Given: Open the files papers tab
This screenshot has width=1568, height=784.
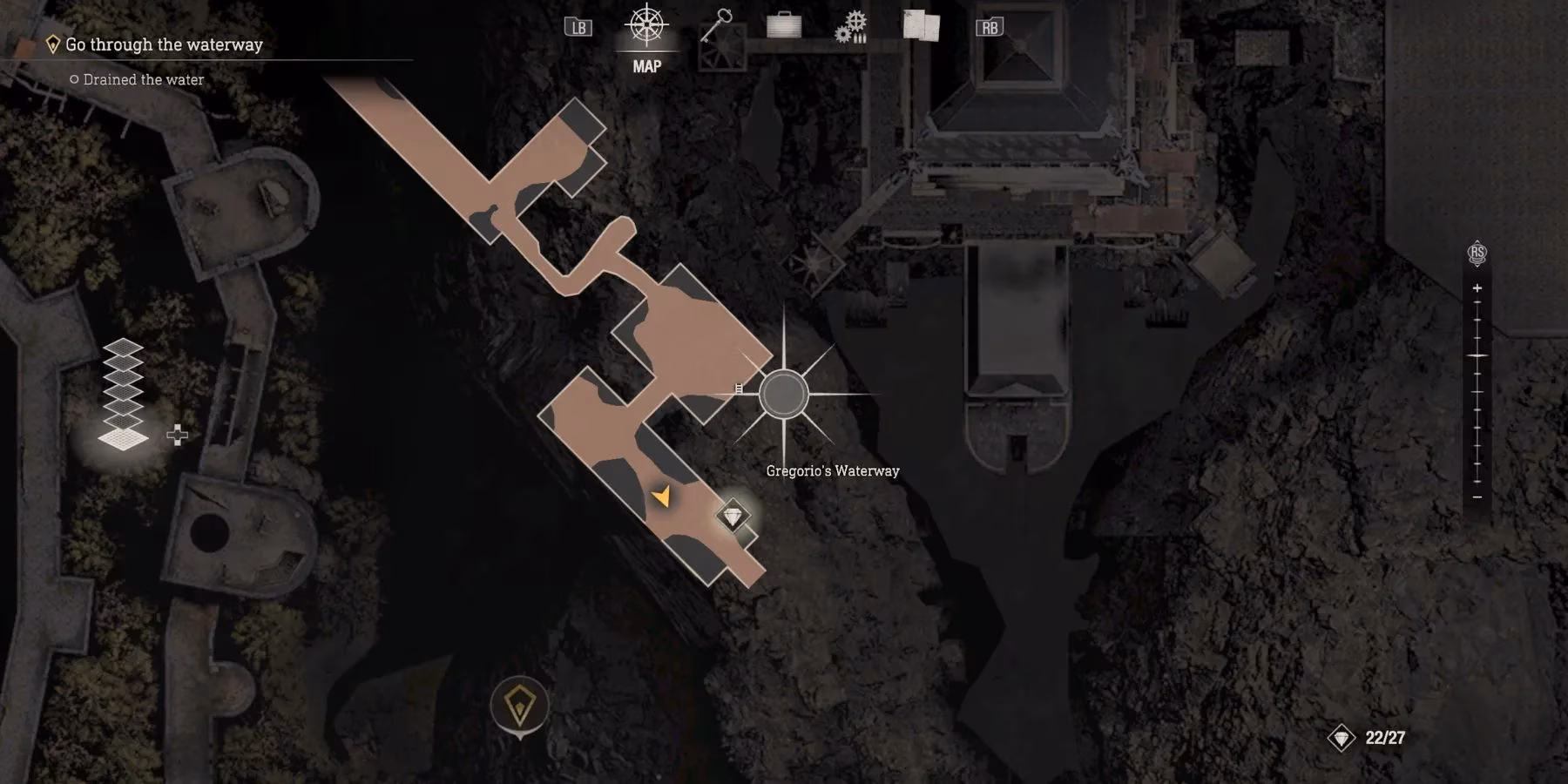Looking at the screenshot, I should pos(921,25).
